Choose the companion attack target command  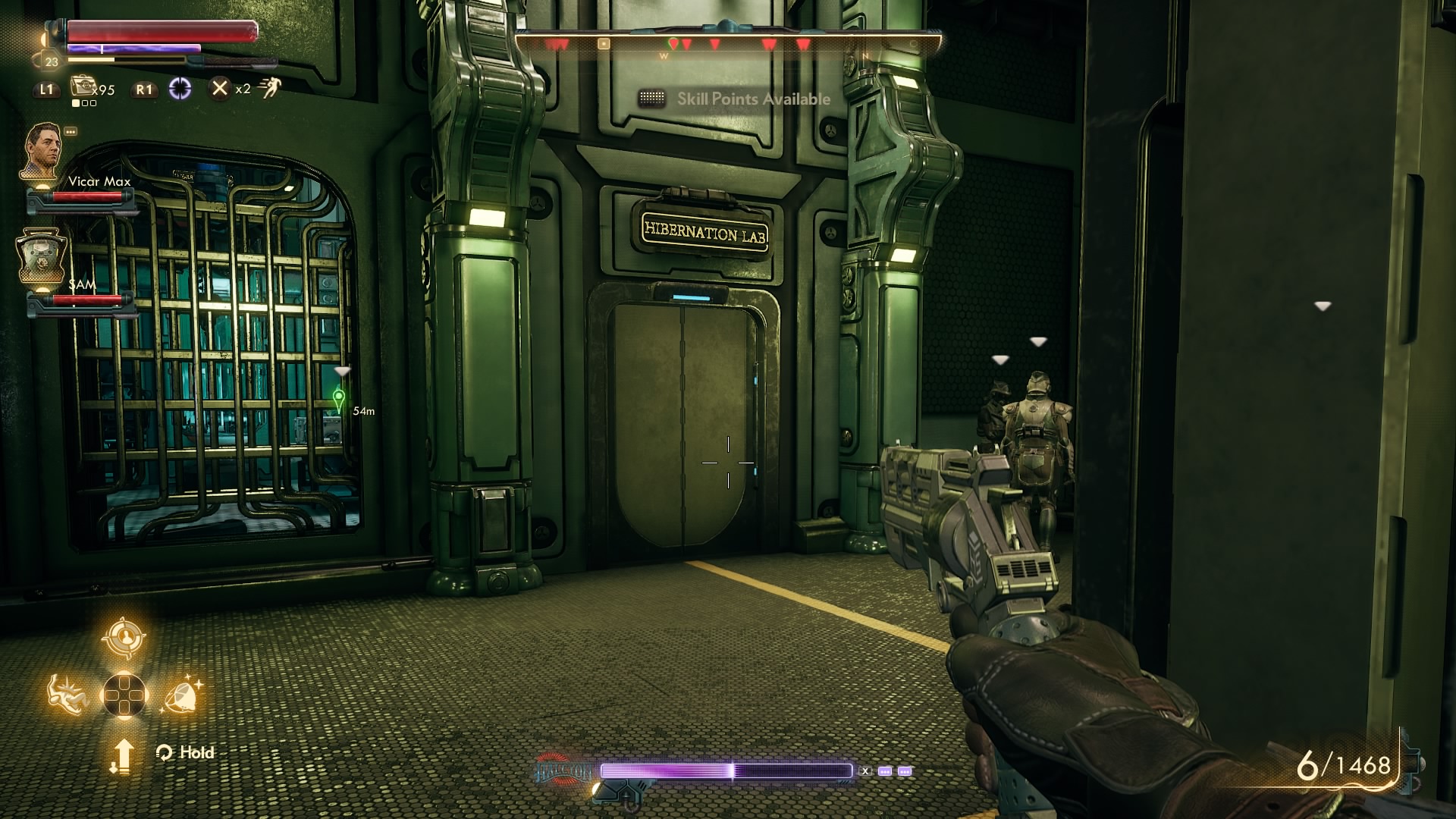pos(124,637)
